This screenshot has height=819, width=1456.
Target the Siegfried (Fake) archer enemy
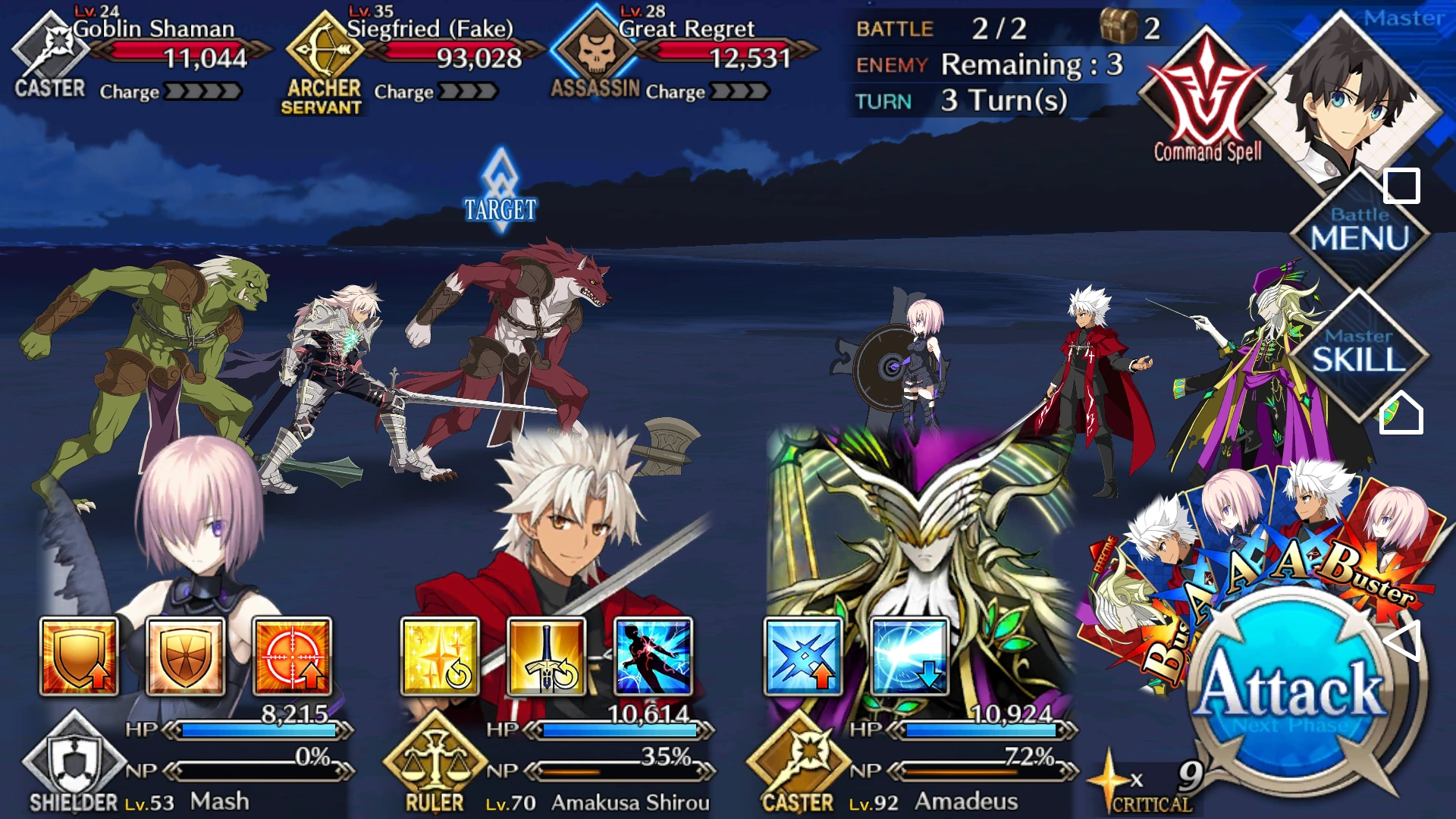pyautogui.click(x=326, y=49)
